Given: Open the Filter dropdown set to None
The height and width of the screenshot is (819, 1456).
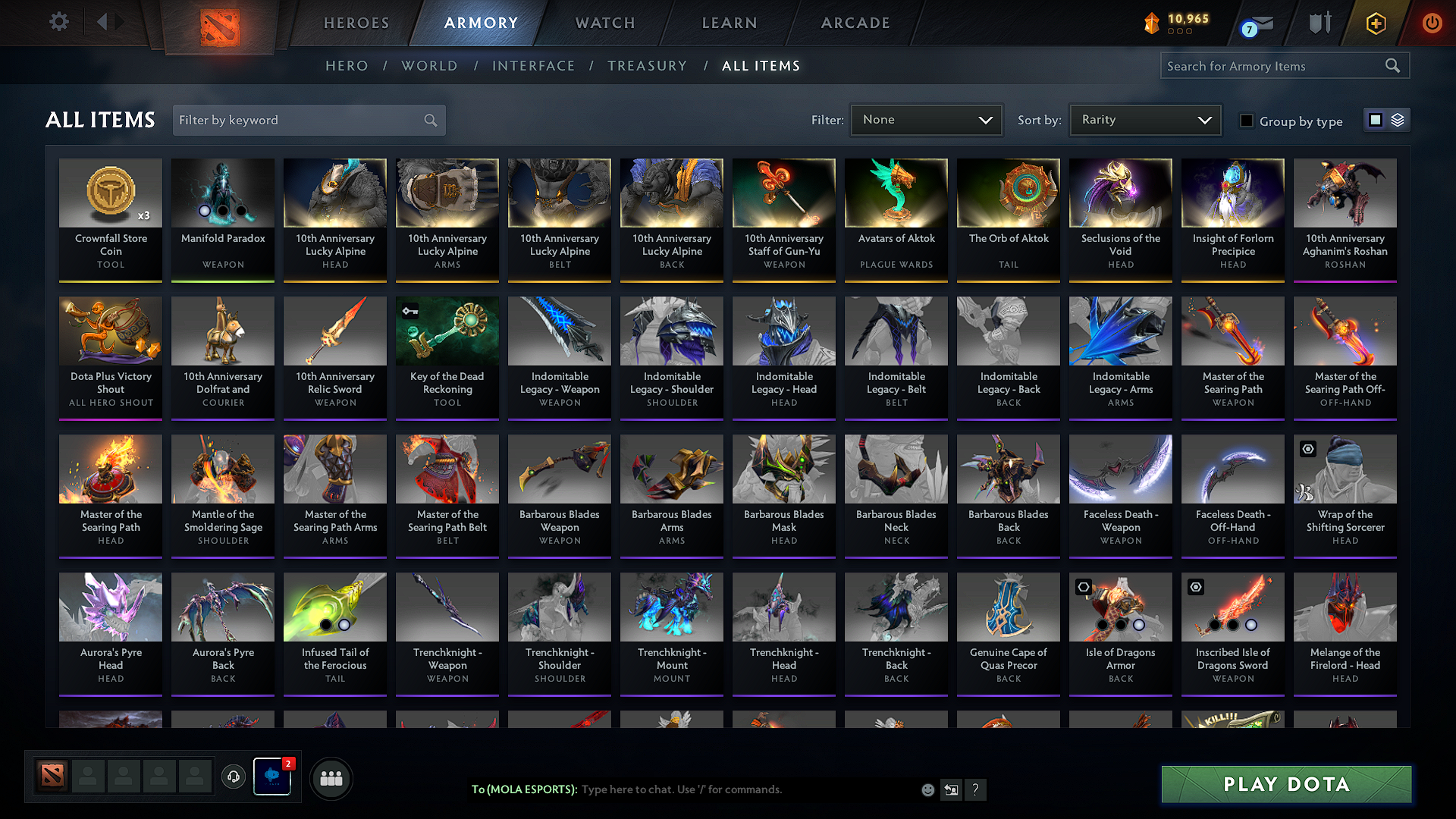Looking at the screenshot, I should click(926, 119).
